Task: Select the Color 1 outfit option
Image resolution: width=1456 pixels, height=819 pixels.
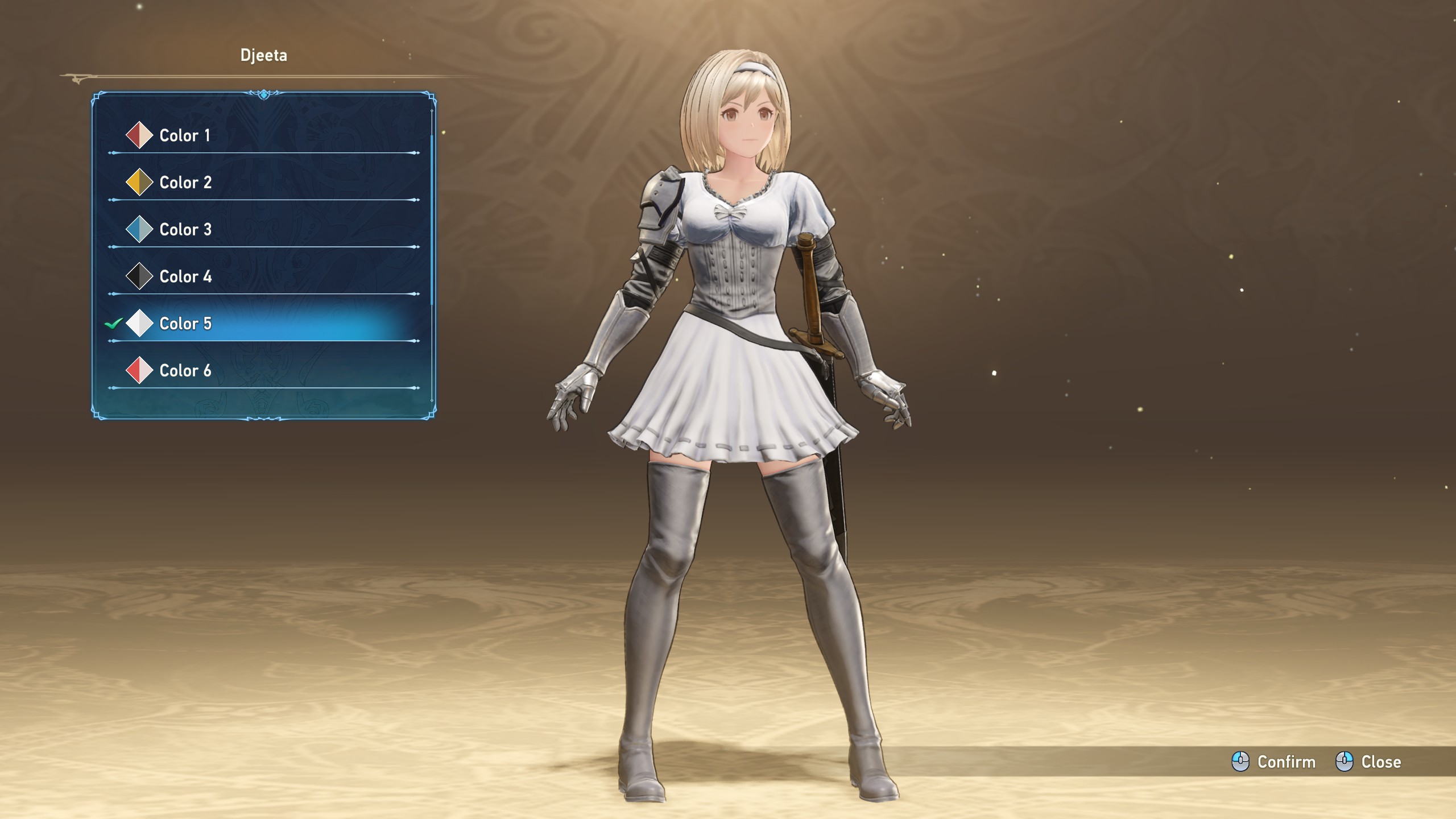Action: click(185, 135)
